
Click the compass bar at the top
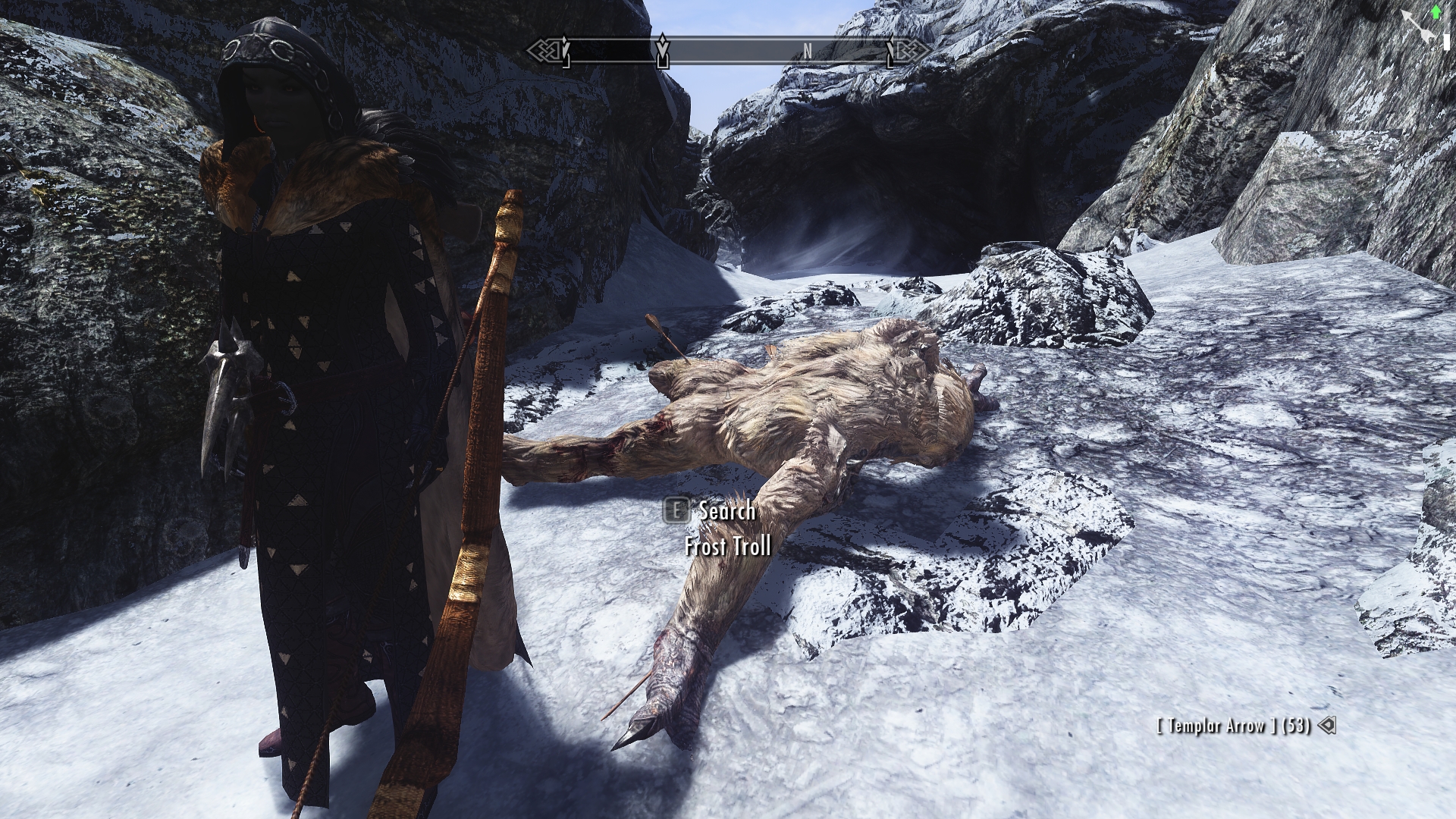point(728,51)
